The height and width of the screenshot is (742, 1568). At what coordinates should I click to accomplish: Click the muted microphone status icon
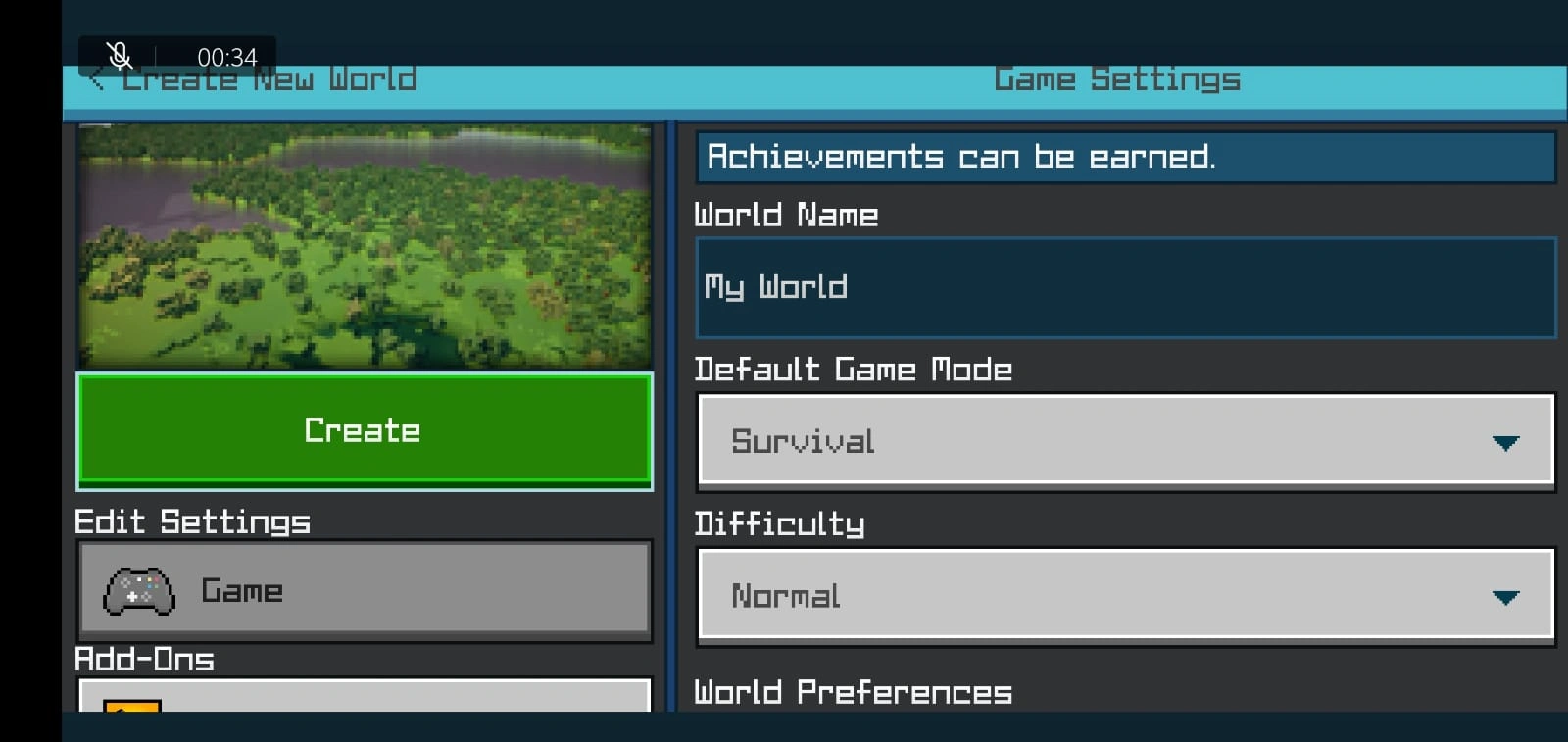(118, 57)
